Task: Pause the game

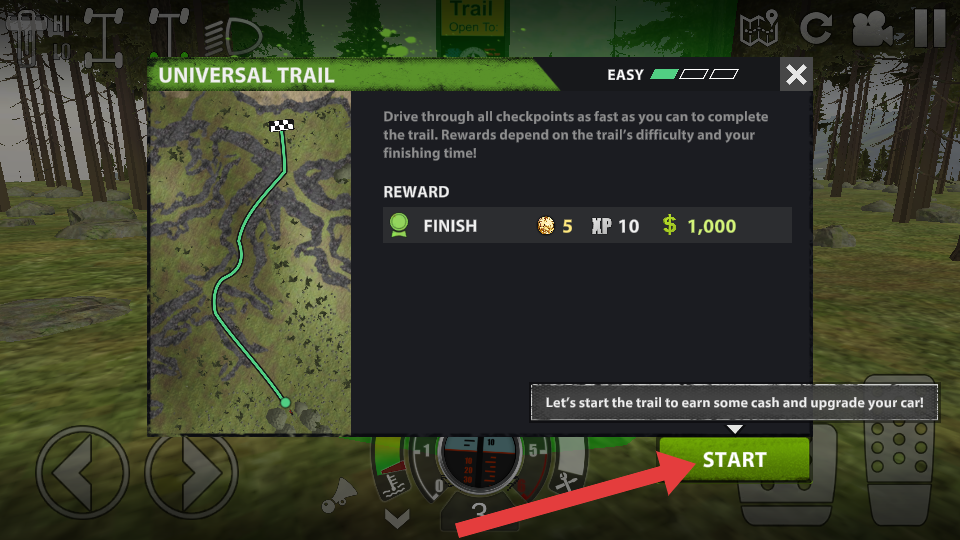Action: (x=930, y=28)
